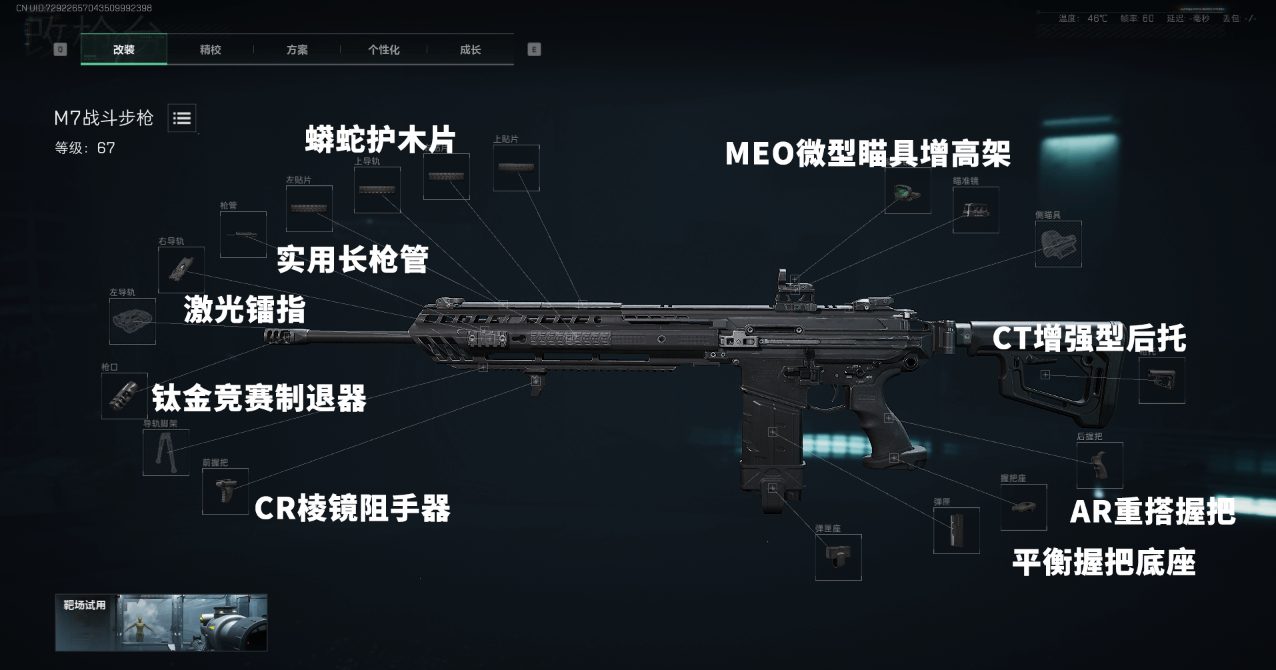This screenshot has width=1276, height=670.
Task: Select the 个性化 tab
Action: [x=383, y=49]
